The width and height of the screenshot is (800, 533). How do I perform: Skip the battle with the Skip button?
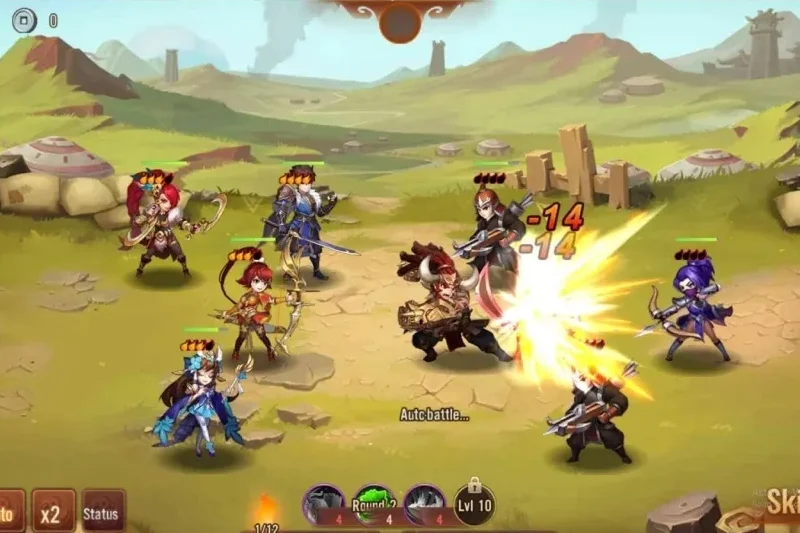click(x=780, y=503)
